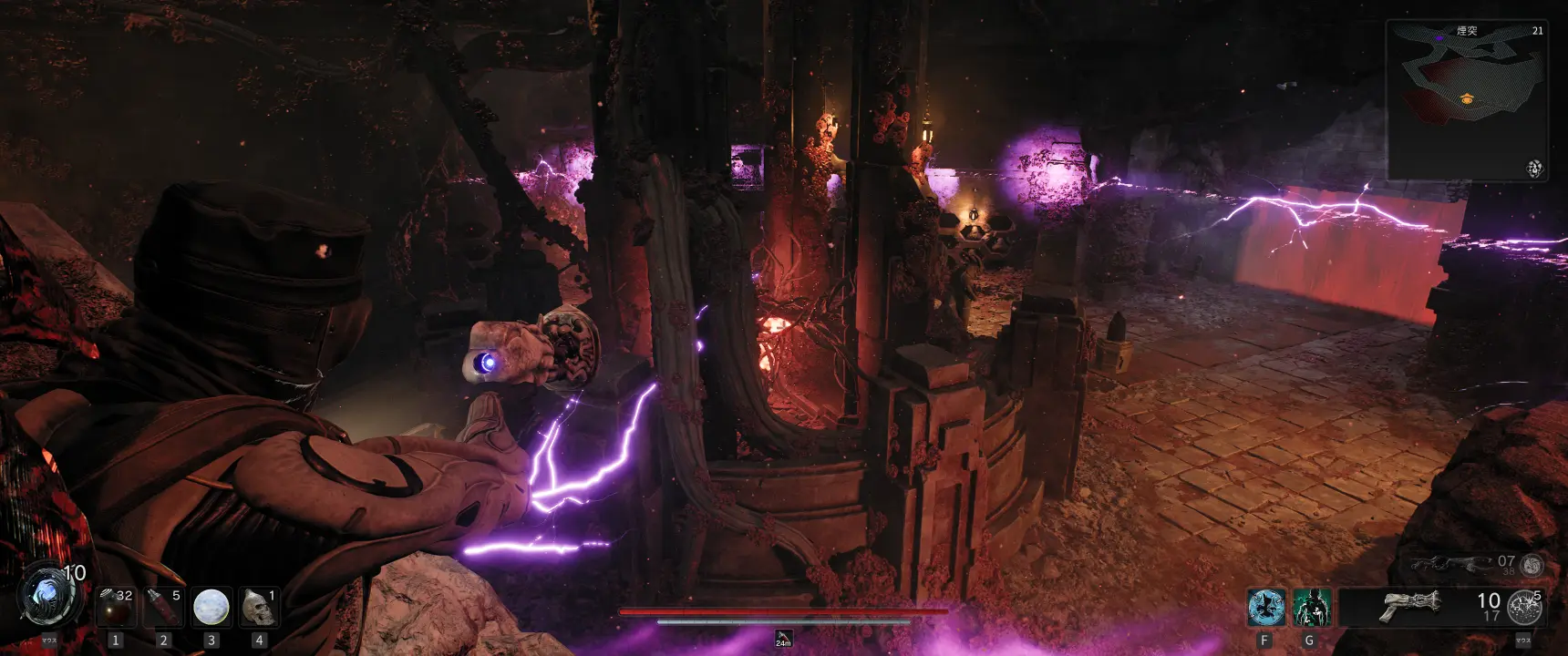
Task: Select the dark orb grenade slot
Action: [115, 607]
